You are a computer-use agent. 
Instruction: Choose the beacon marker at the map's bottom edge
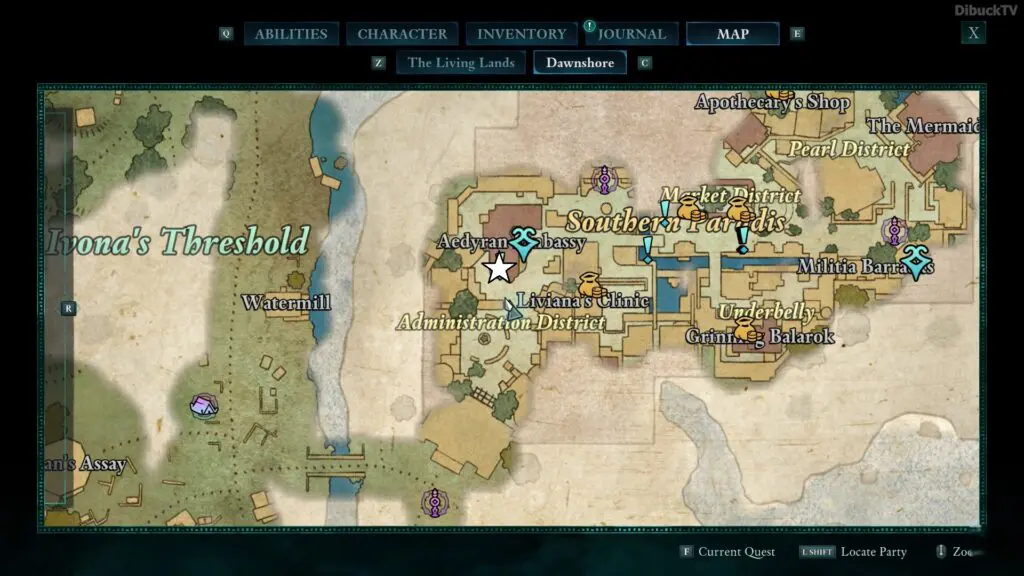coord(434,502)
